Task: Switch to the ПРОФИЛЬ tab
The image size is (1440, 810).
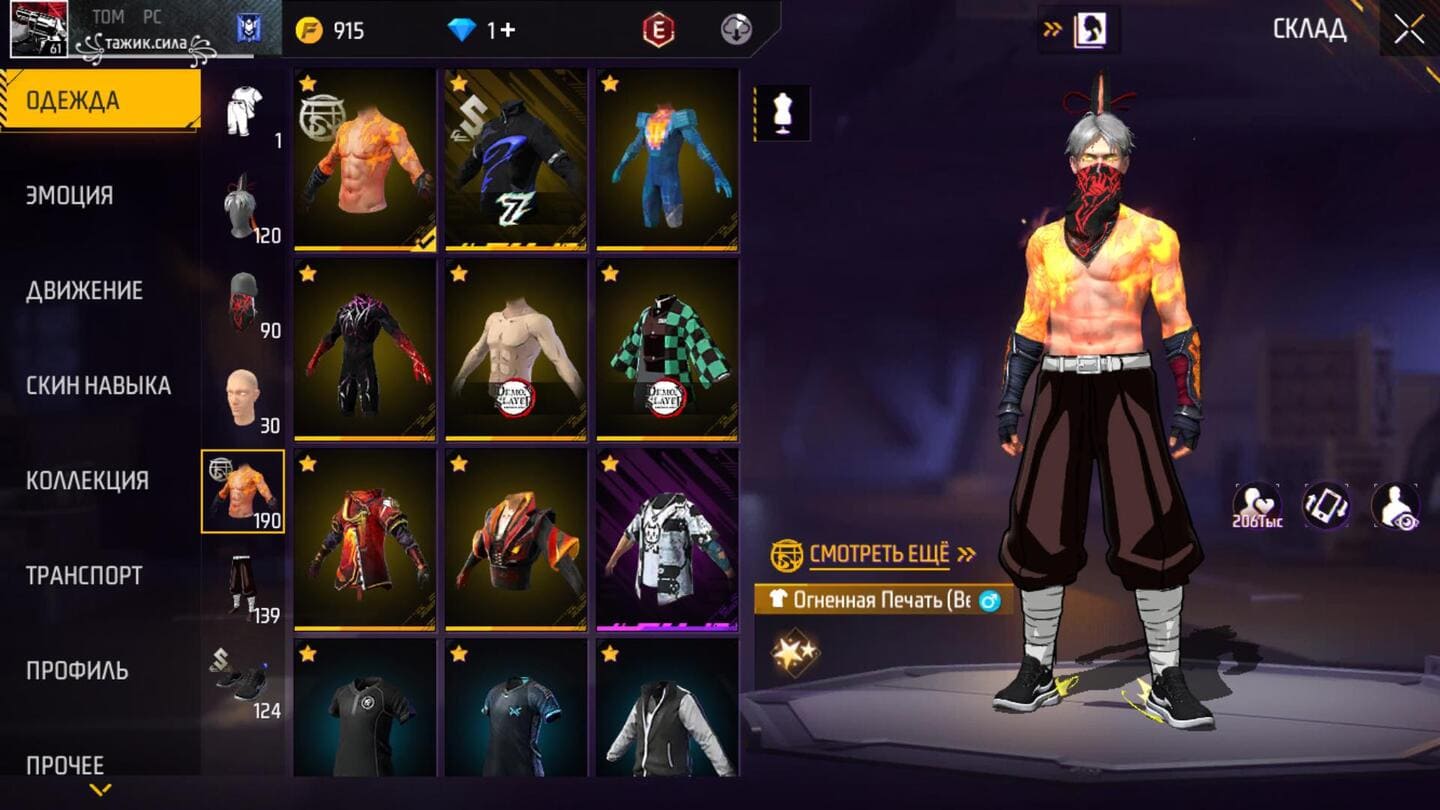Action: point(77,670)
